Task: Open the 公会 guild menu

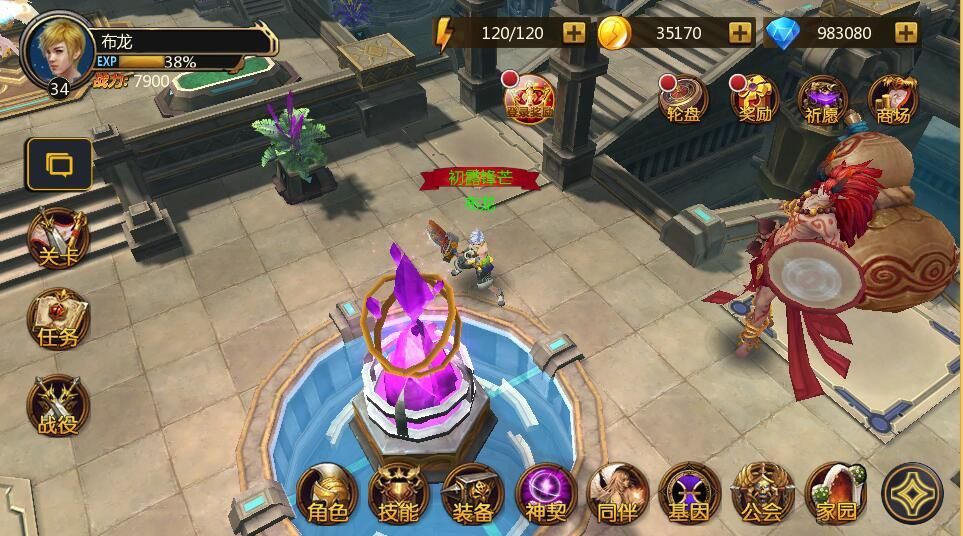Action: 762,494
